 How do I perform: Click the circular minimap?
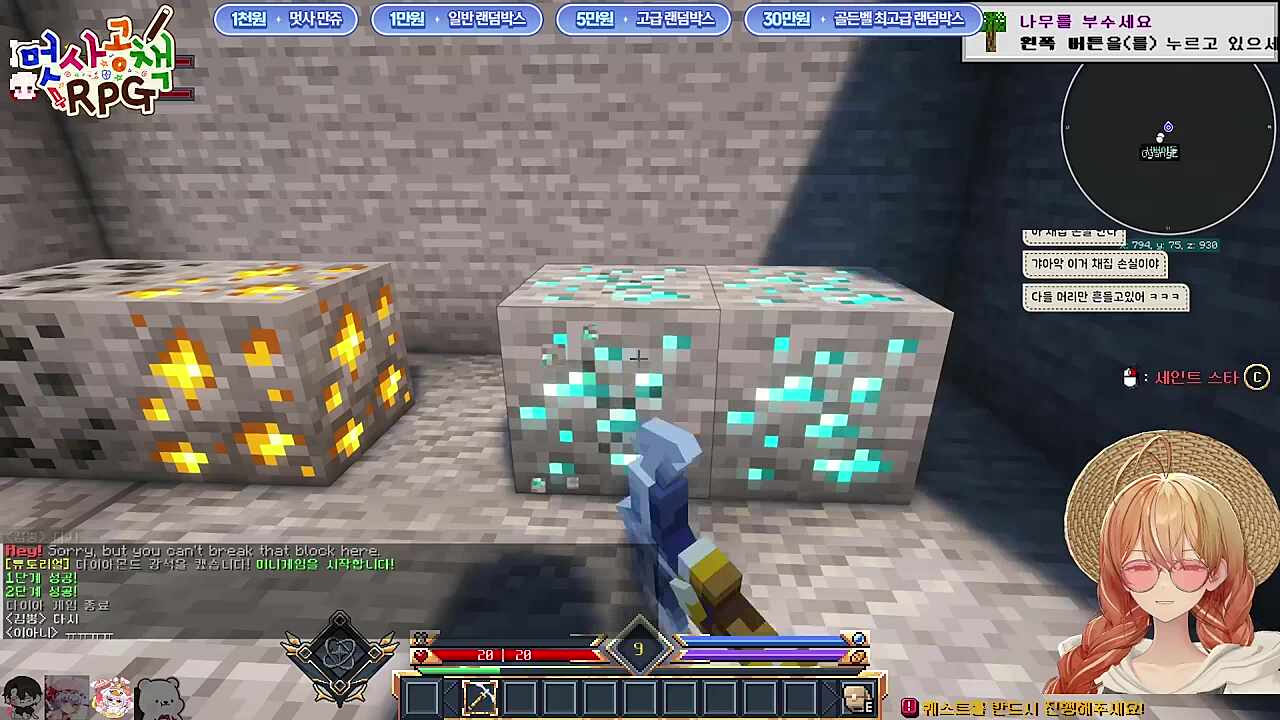pyautogui.click(x=1166, y=143)
